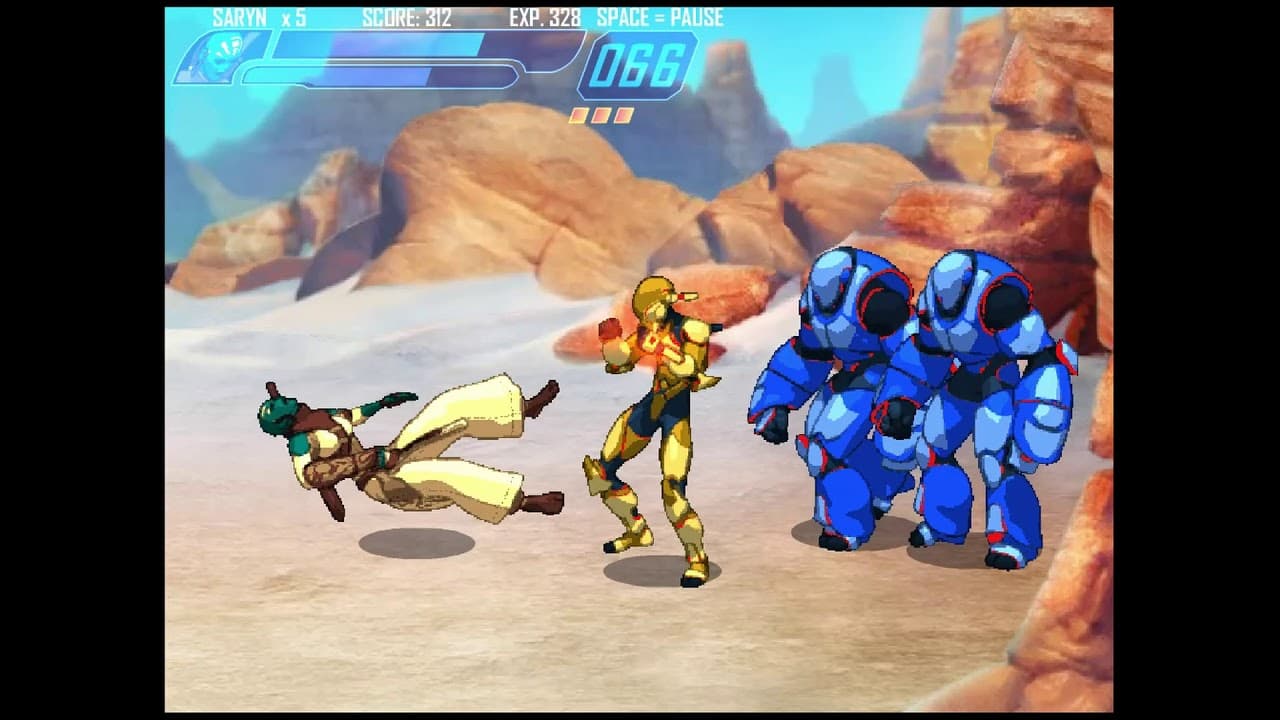
Task: Click the EXP. 328 counter
Action: (547, 16)
